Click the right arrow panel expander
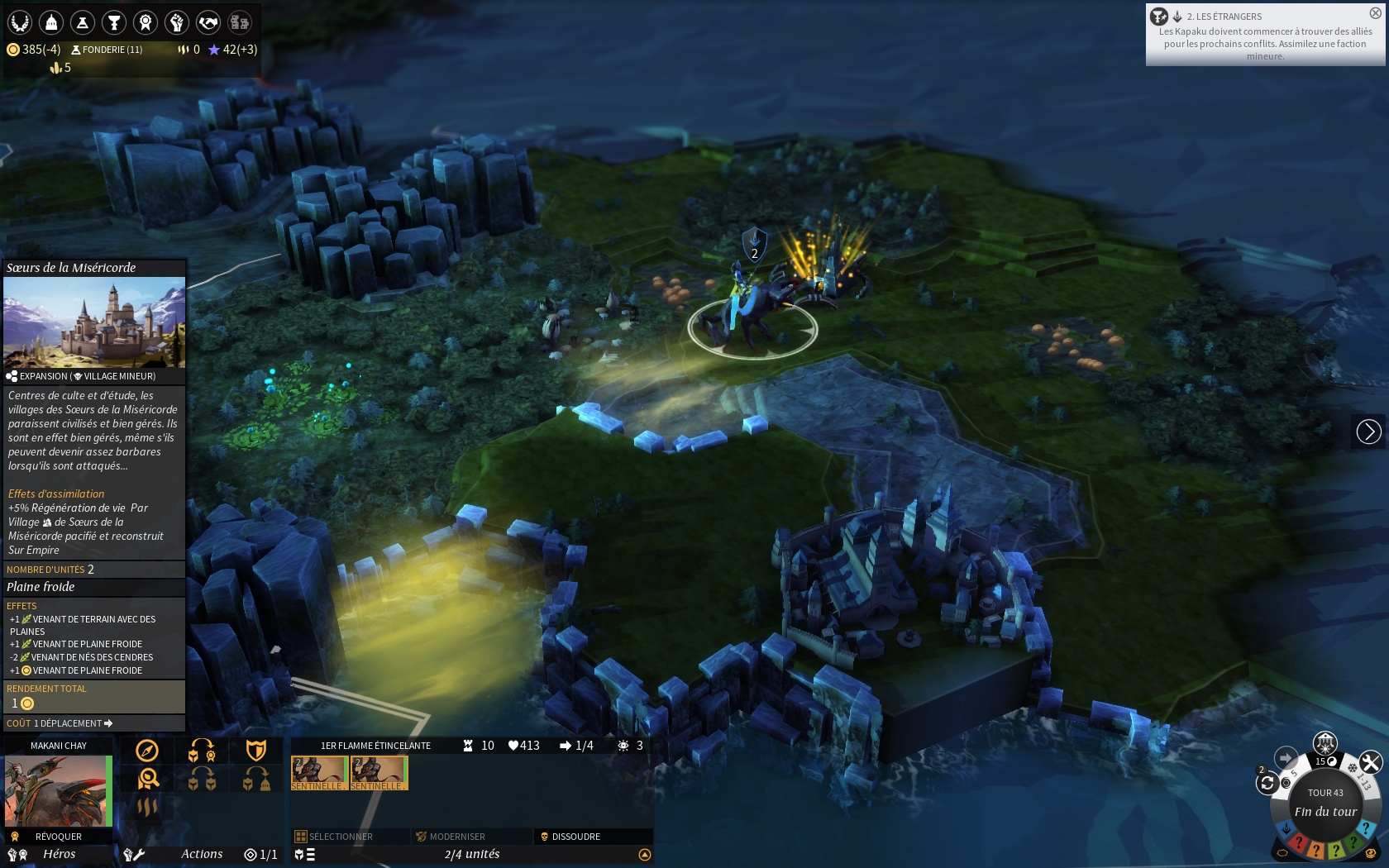This screenshot has width=1389, height=868. 1368,432
